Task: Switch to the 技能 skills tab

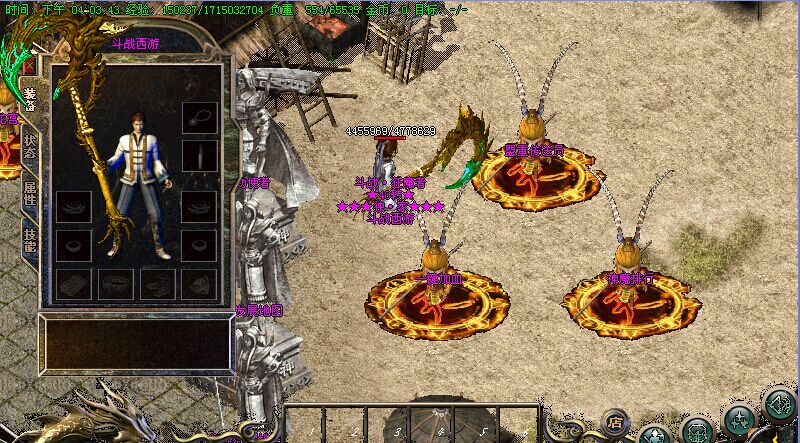Action: (x=30, y=240)
